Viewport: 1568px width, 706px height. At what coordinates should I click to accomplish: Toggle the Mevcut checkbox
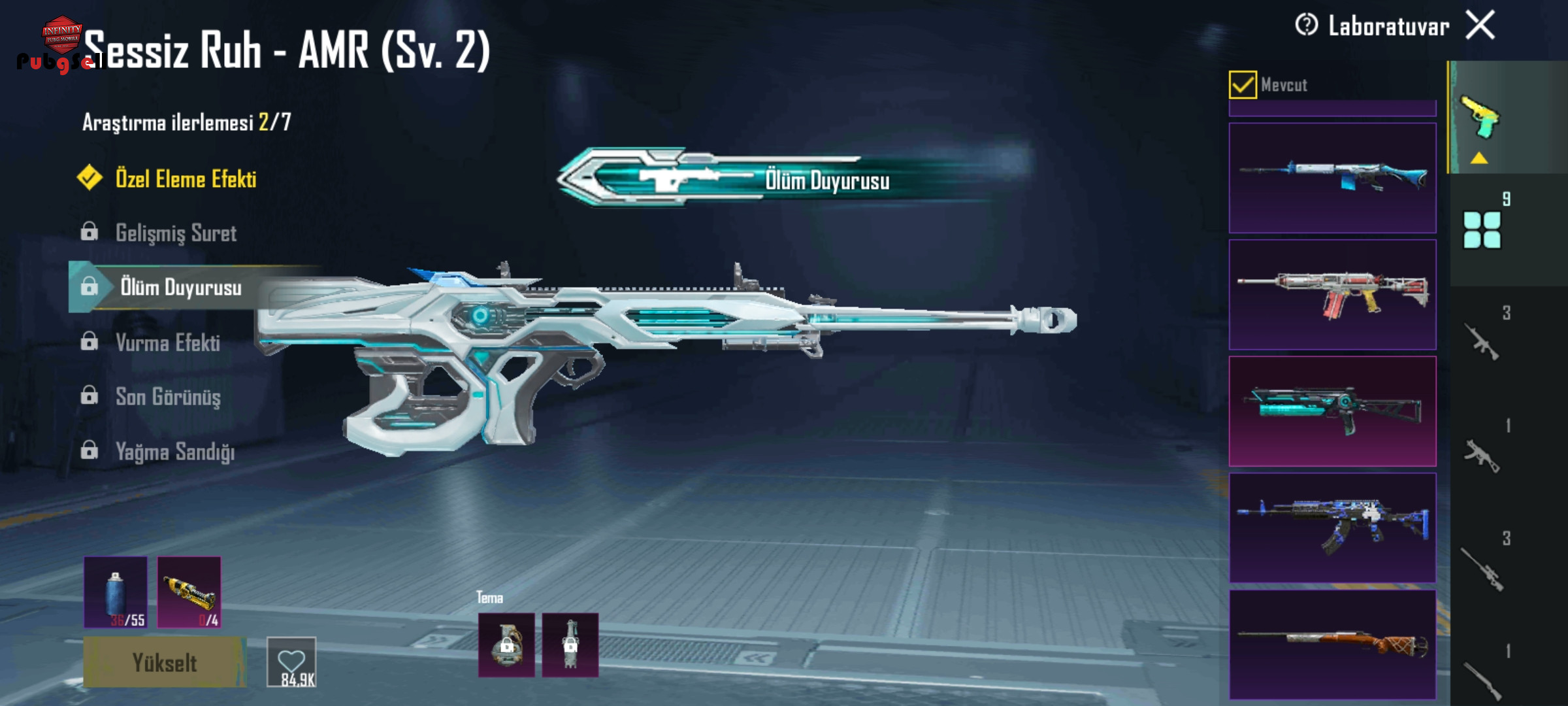tap(1242, 85)
